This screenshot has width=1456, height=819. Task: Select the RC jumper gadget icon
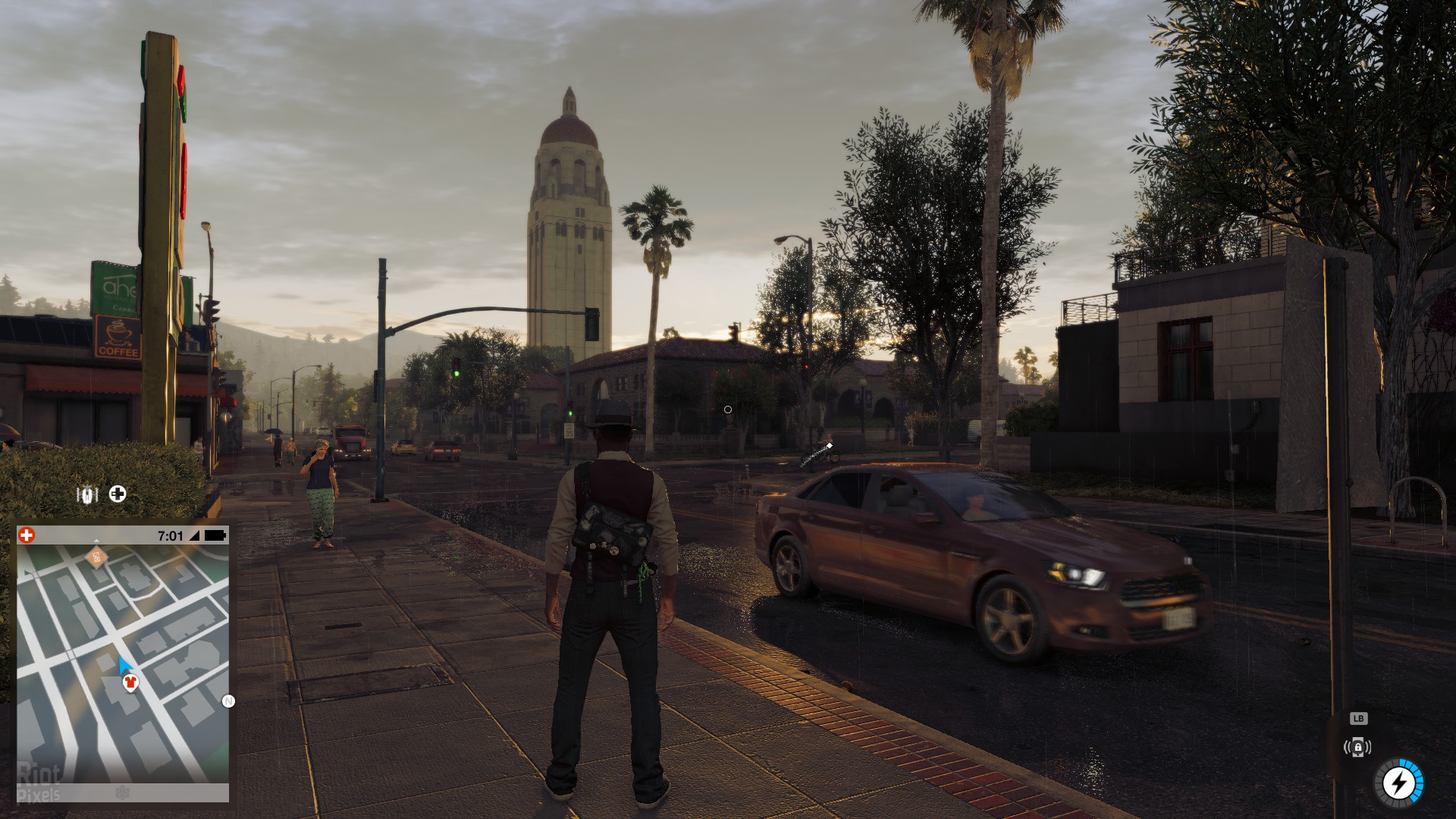[87, 495]
